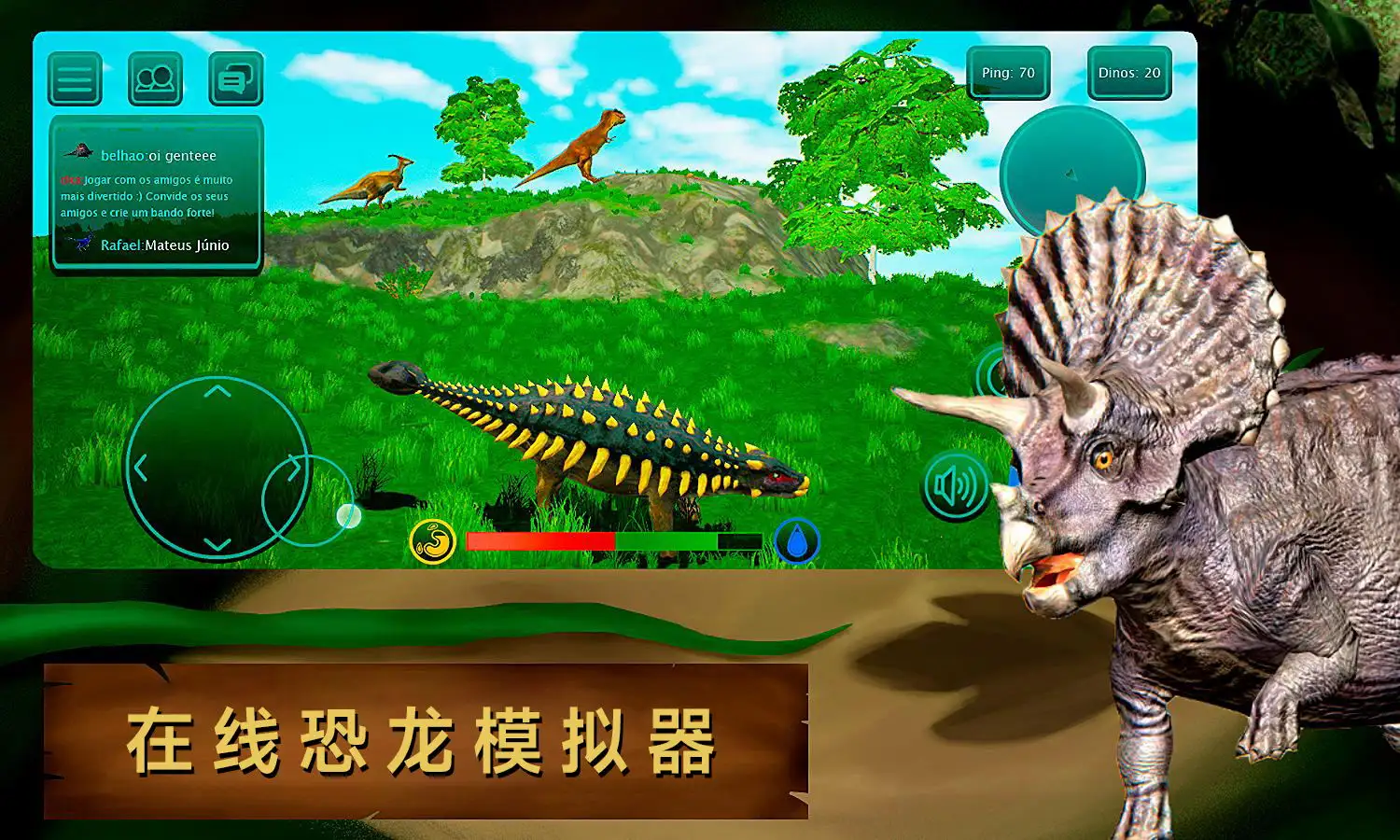1400x840 pixels.
Task: Toggle the speaker sound icon
Action: [x=958, y=486]
